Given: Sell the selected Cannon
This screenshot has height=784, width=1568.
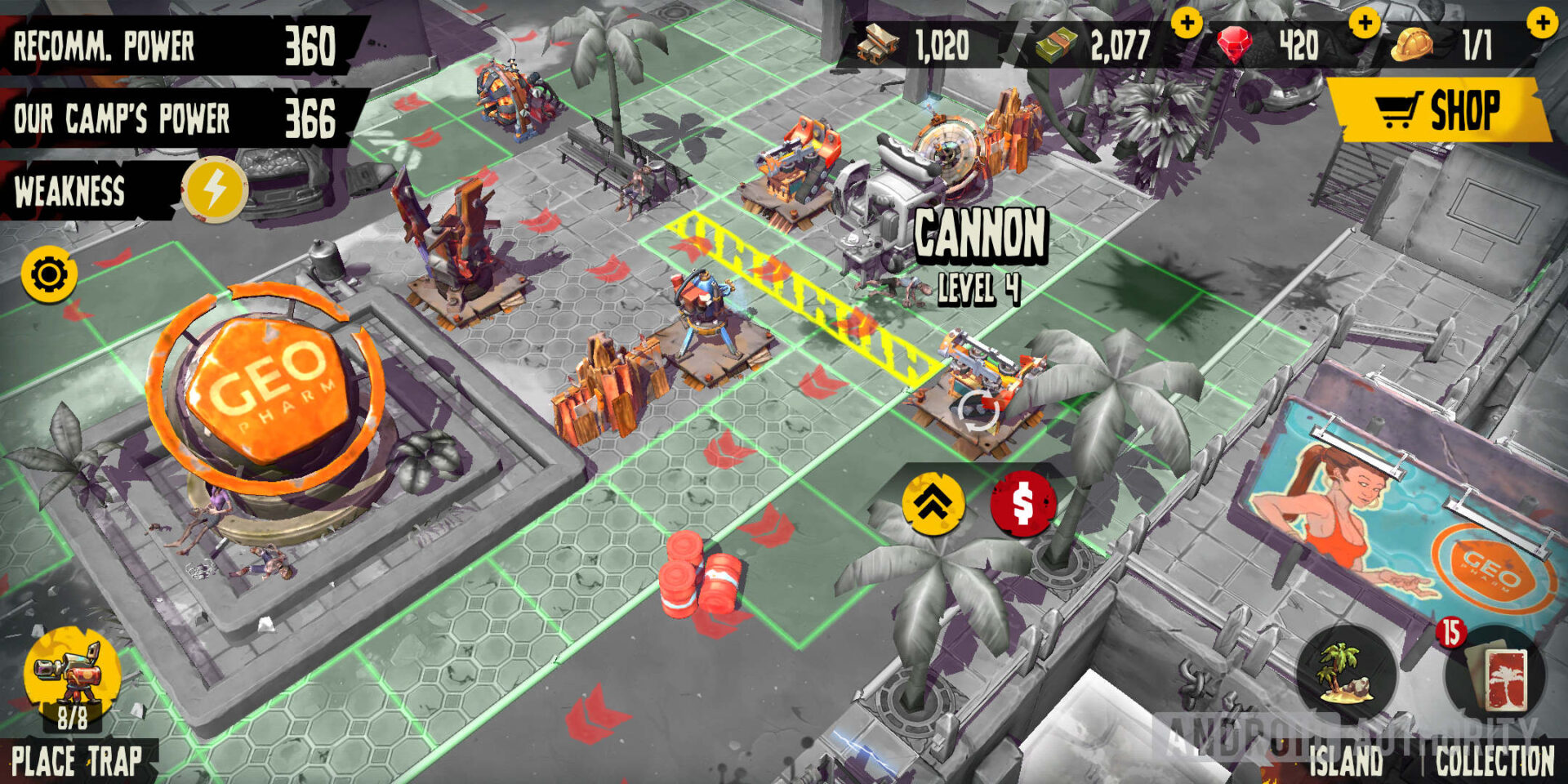Looking at the screenshot, I should pyautogui.click(x=1022, y=504).
